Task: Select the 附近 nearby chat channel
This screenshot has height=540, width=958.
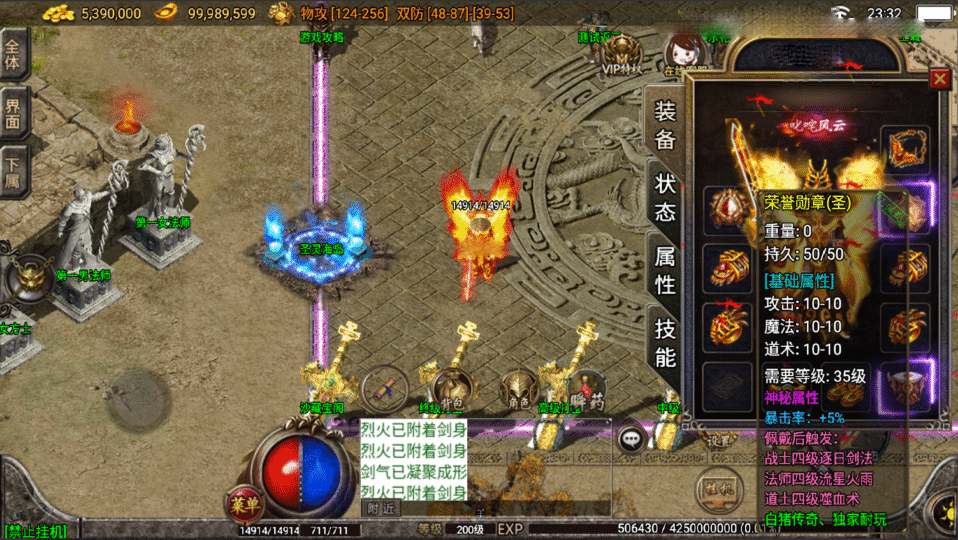Action: (x=381, y=509)
